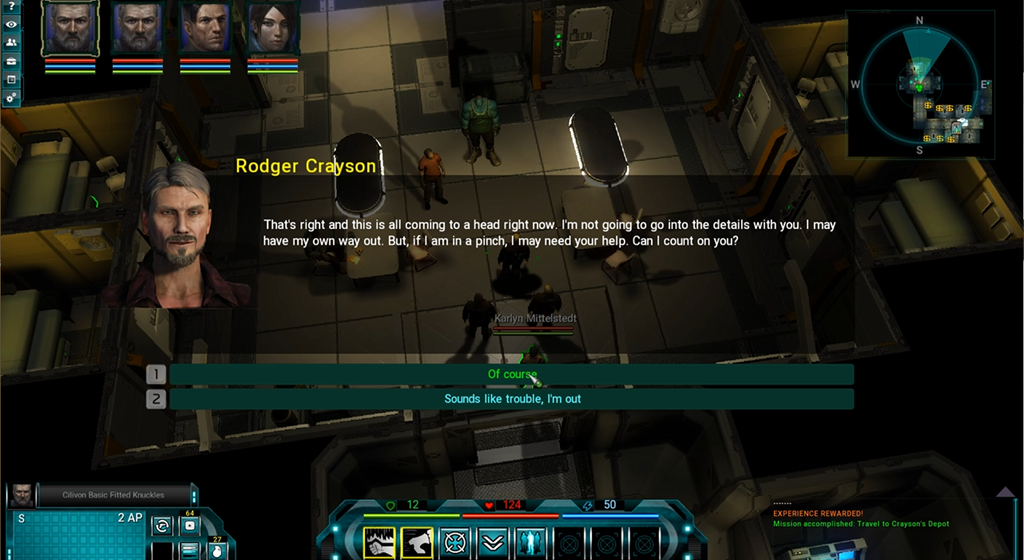Activate the double chevron crouch ability
Image resolution: width=1024 pixels, height=560 pixels.
pyautogui.click(x=493, y=543)
